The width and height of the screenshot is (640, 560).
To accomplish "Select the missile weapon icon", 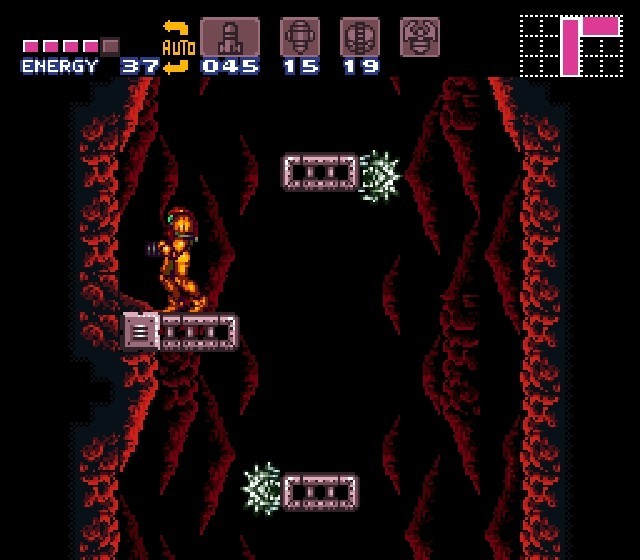I will pyautogui.click(x=230, y=37).
